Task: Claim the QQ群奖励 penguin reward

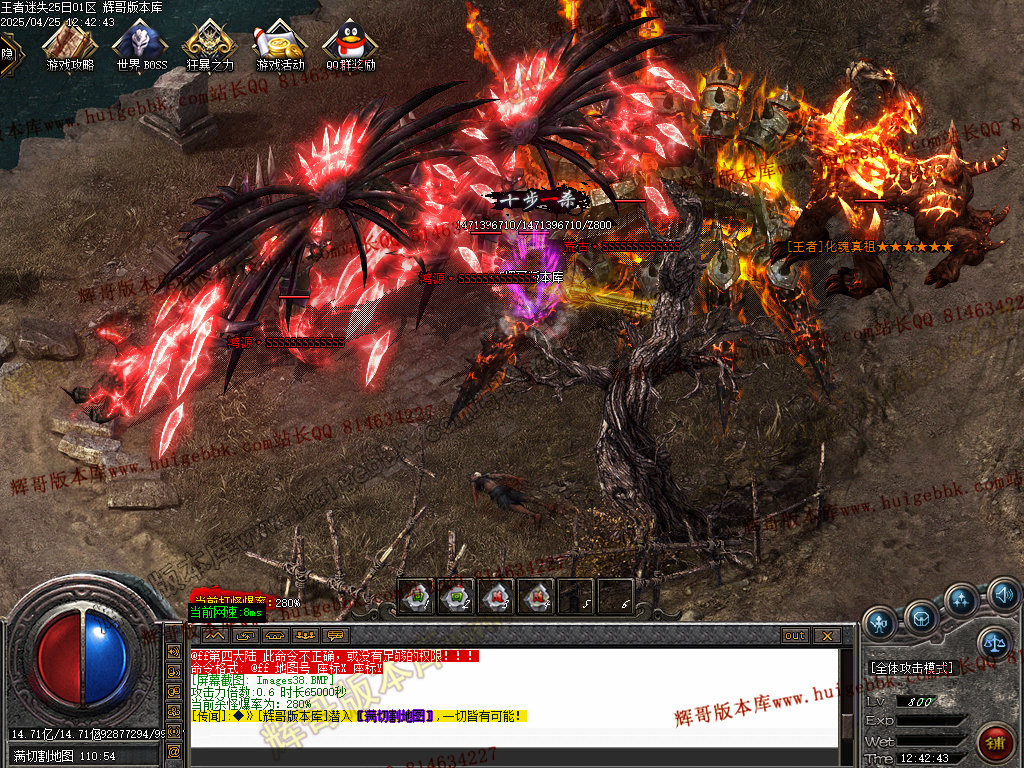Action: point(350,43)
